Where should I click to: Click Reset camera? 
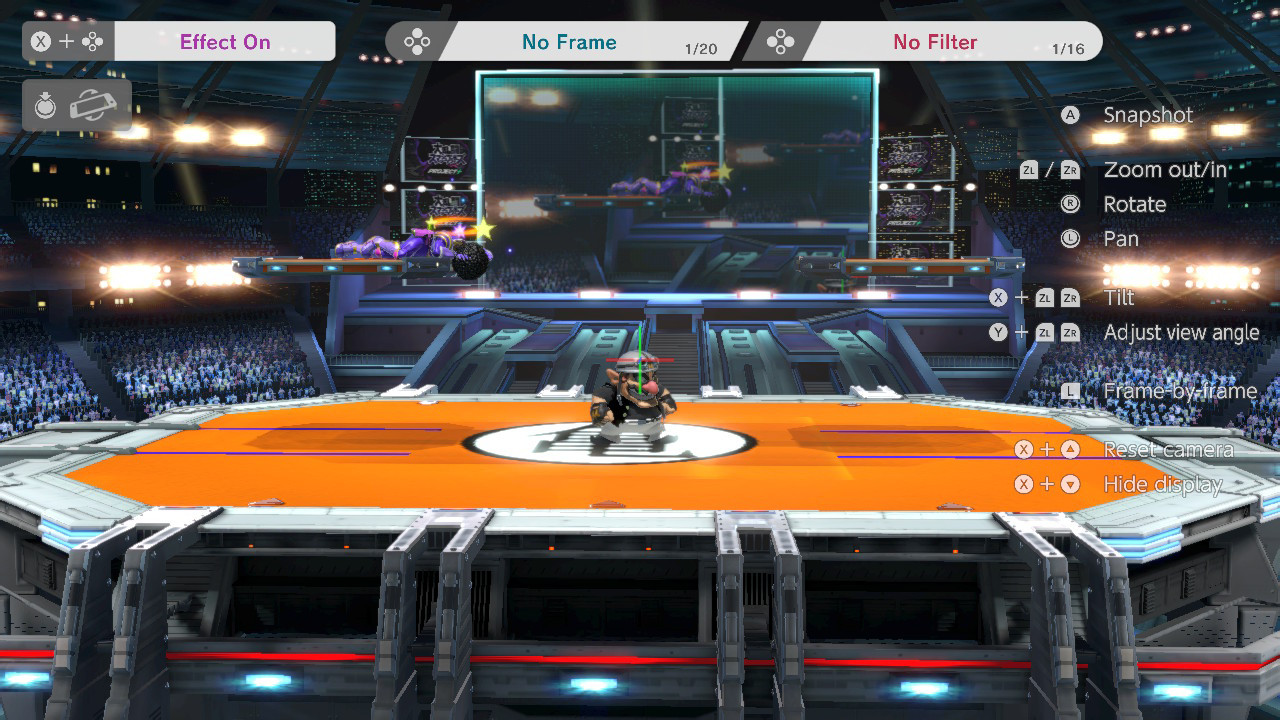1167,449
